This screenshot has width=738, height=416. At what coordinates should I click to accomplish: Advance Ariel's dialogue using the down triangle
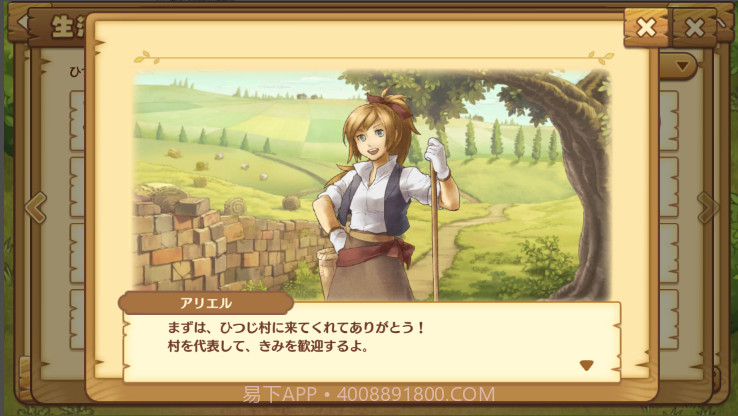click(587, 365)
